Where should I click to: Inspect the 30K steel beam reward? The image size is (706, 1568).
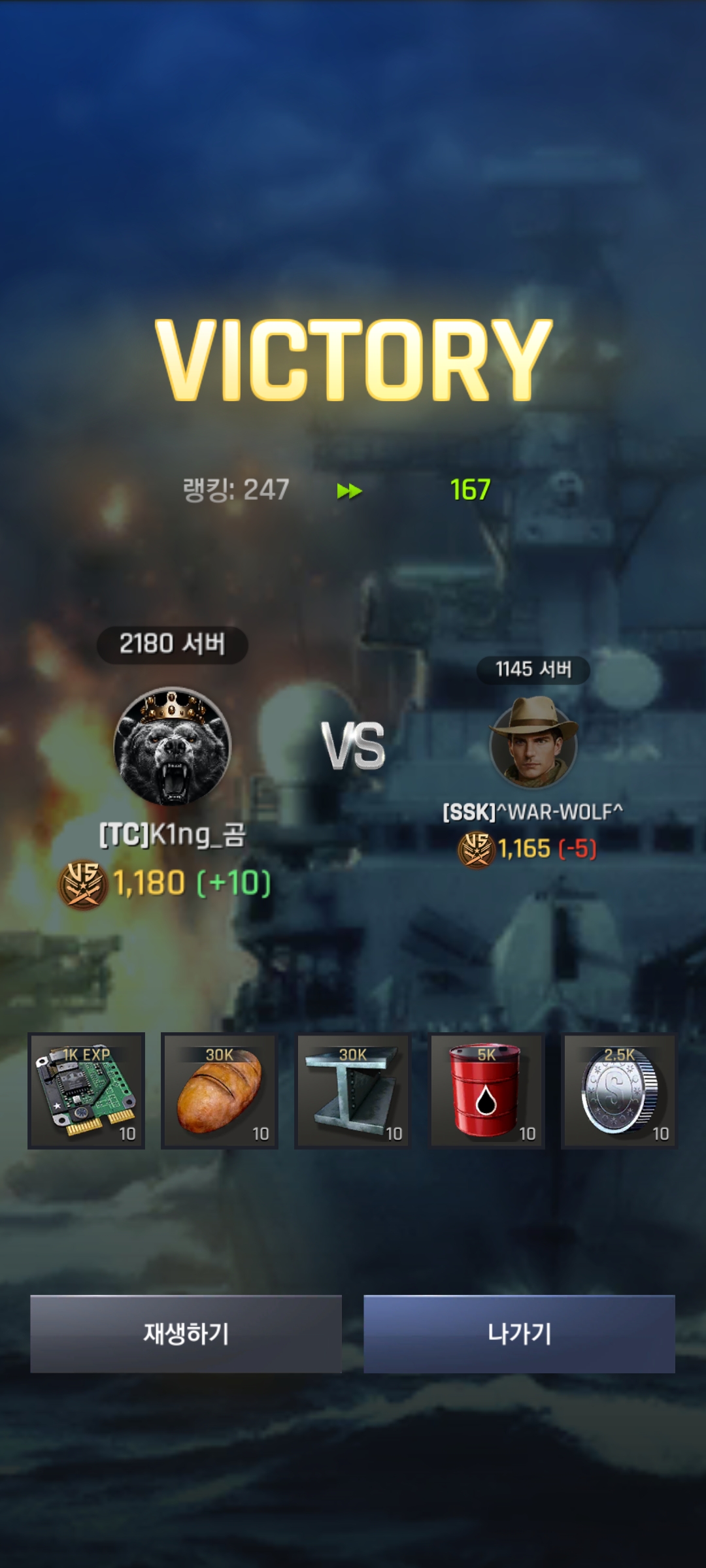[353, 1090]
